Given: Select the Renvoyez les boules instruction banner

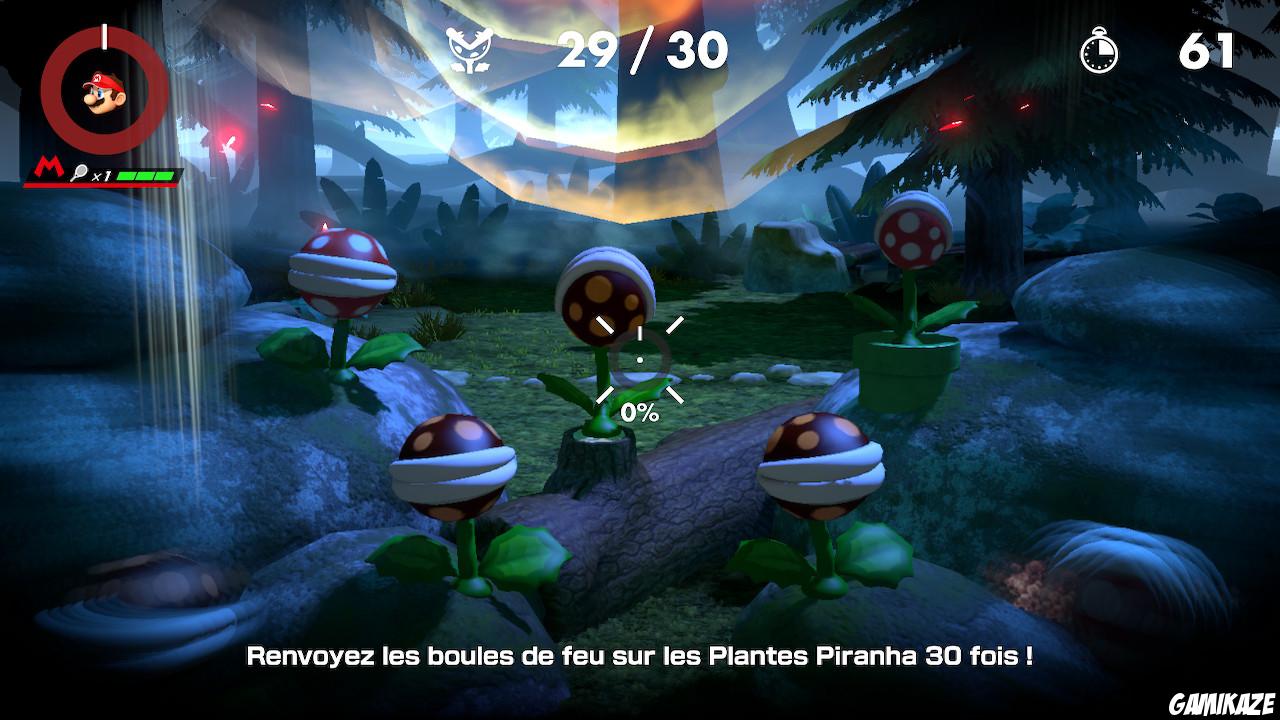Looking at the screenshot, I should pos(640,658).
